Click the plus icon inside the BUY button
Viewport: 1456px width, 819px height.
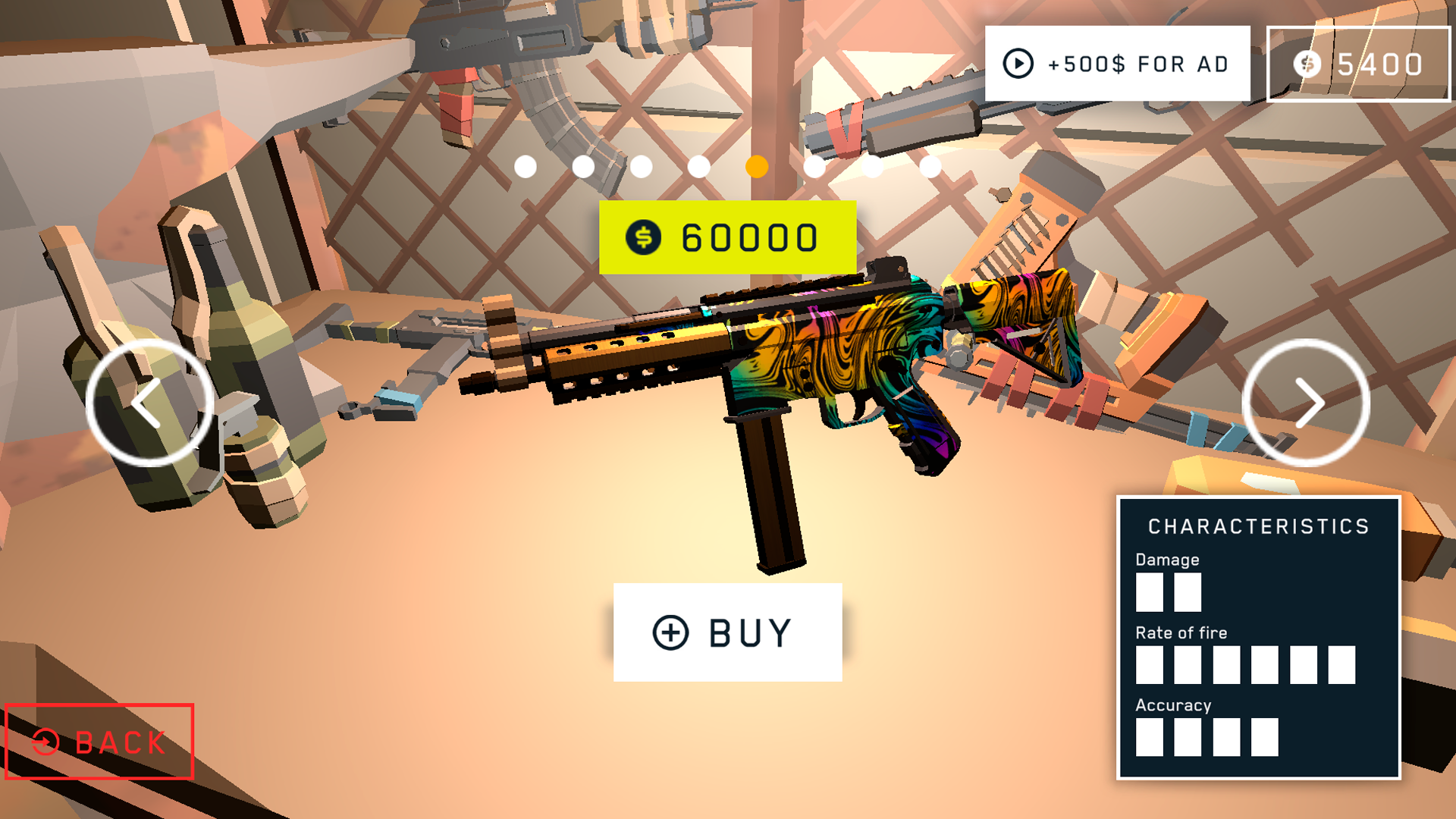pyautogui.click(x=670, y=631)
